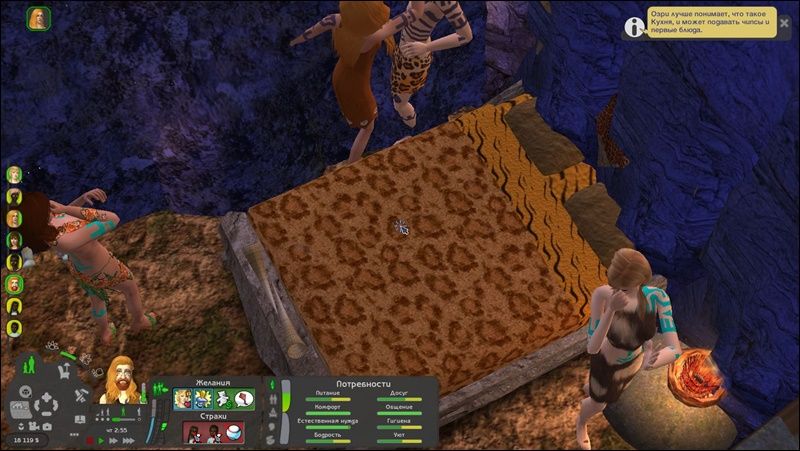
Task: Switch to the topmost Sim in the household list
Action: (x=15, y=174)
